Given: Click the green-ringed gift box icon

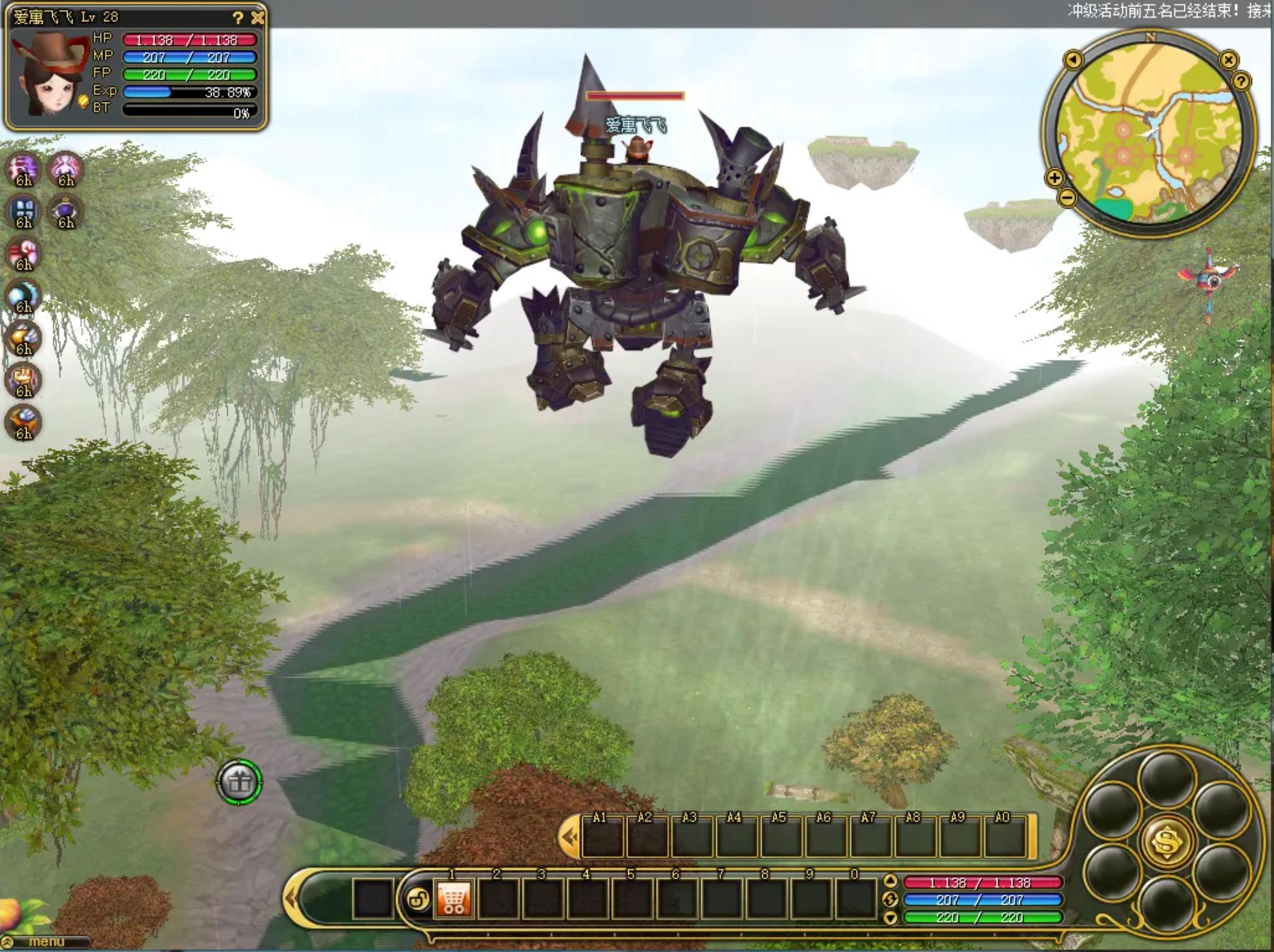Looking at the screenshot, I should pos(239,782).
